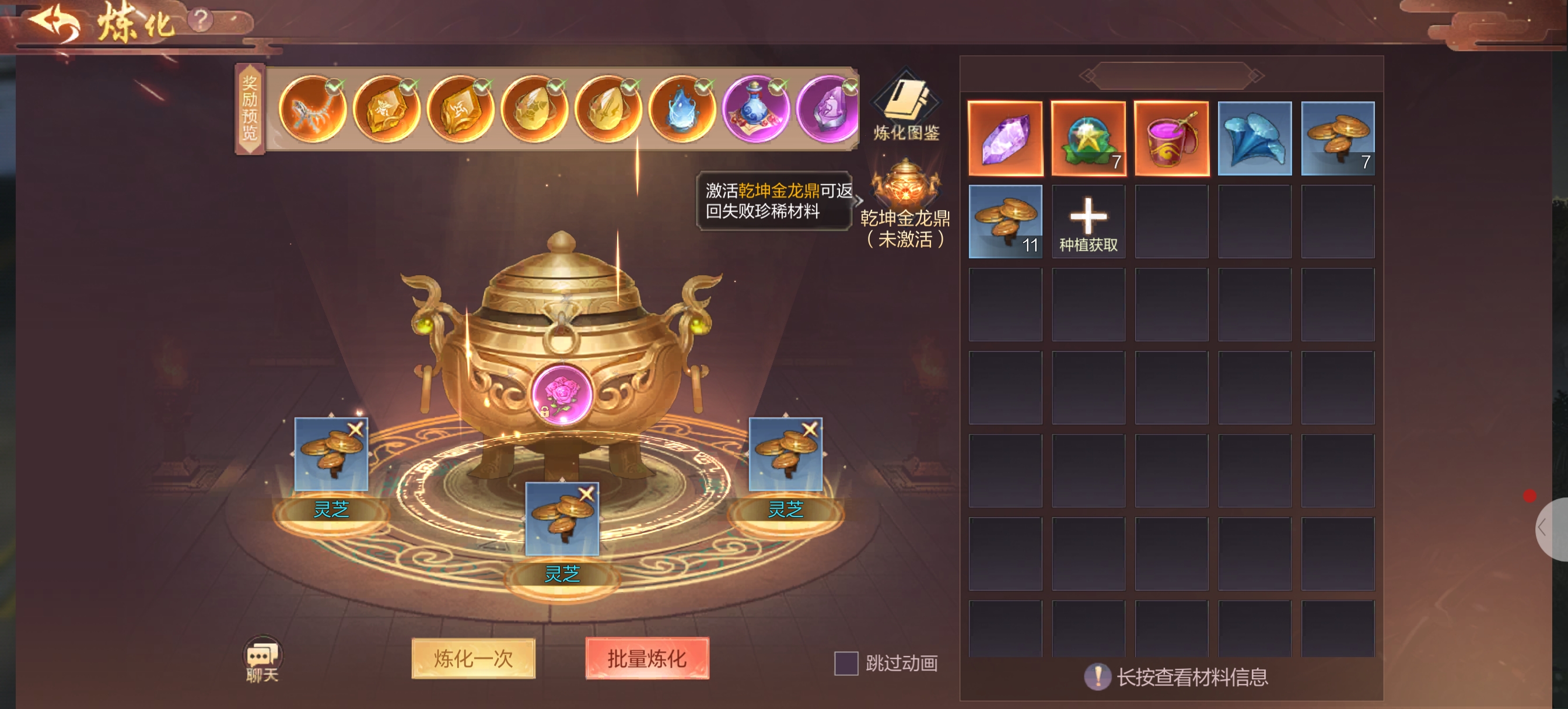Select the lingzhi stack of 11
Screen dimensions: 1568x709
tap(1005, 222)
